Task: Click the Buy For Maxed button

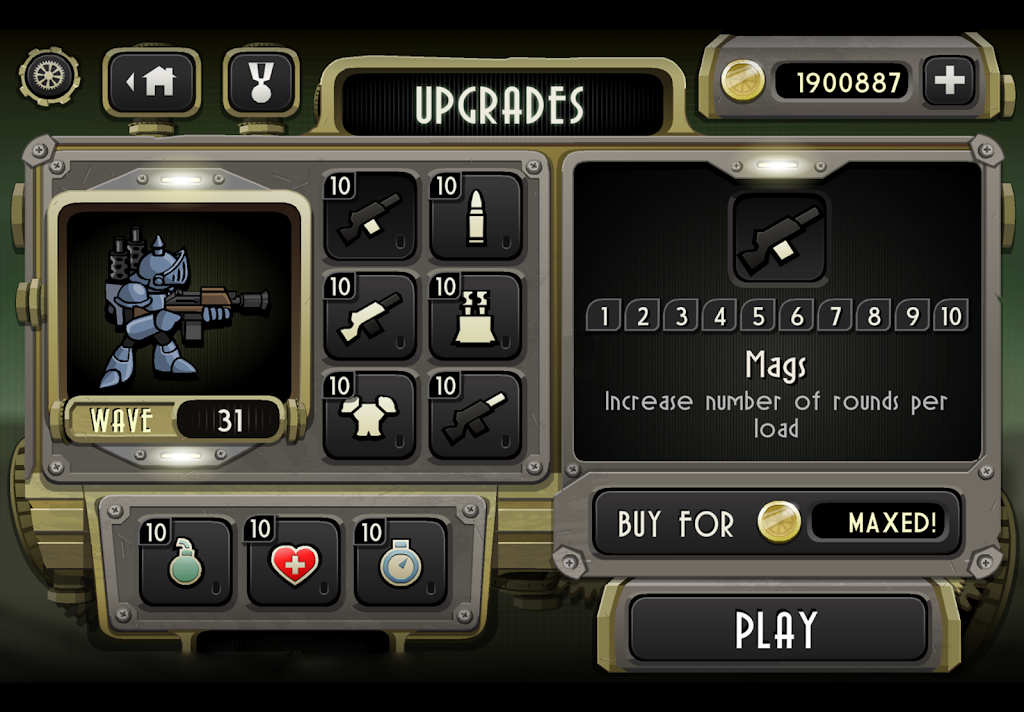Action: click(x=777, y=523)
